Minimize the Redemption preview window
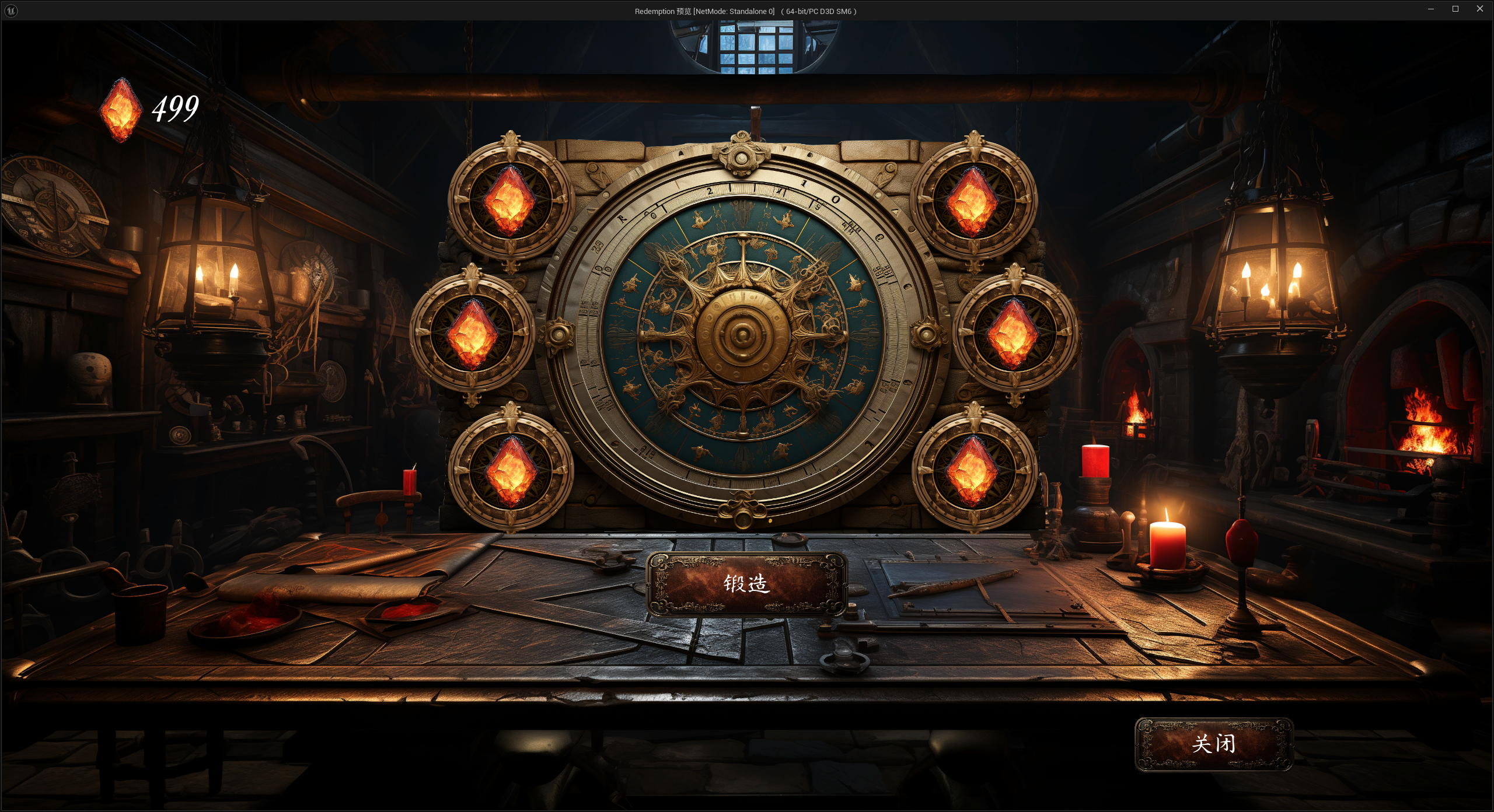 (1430, 9)
